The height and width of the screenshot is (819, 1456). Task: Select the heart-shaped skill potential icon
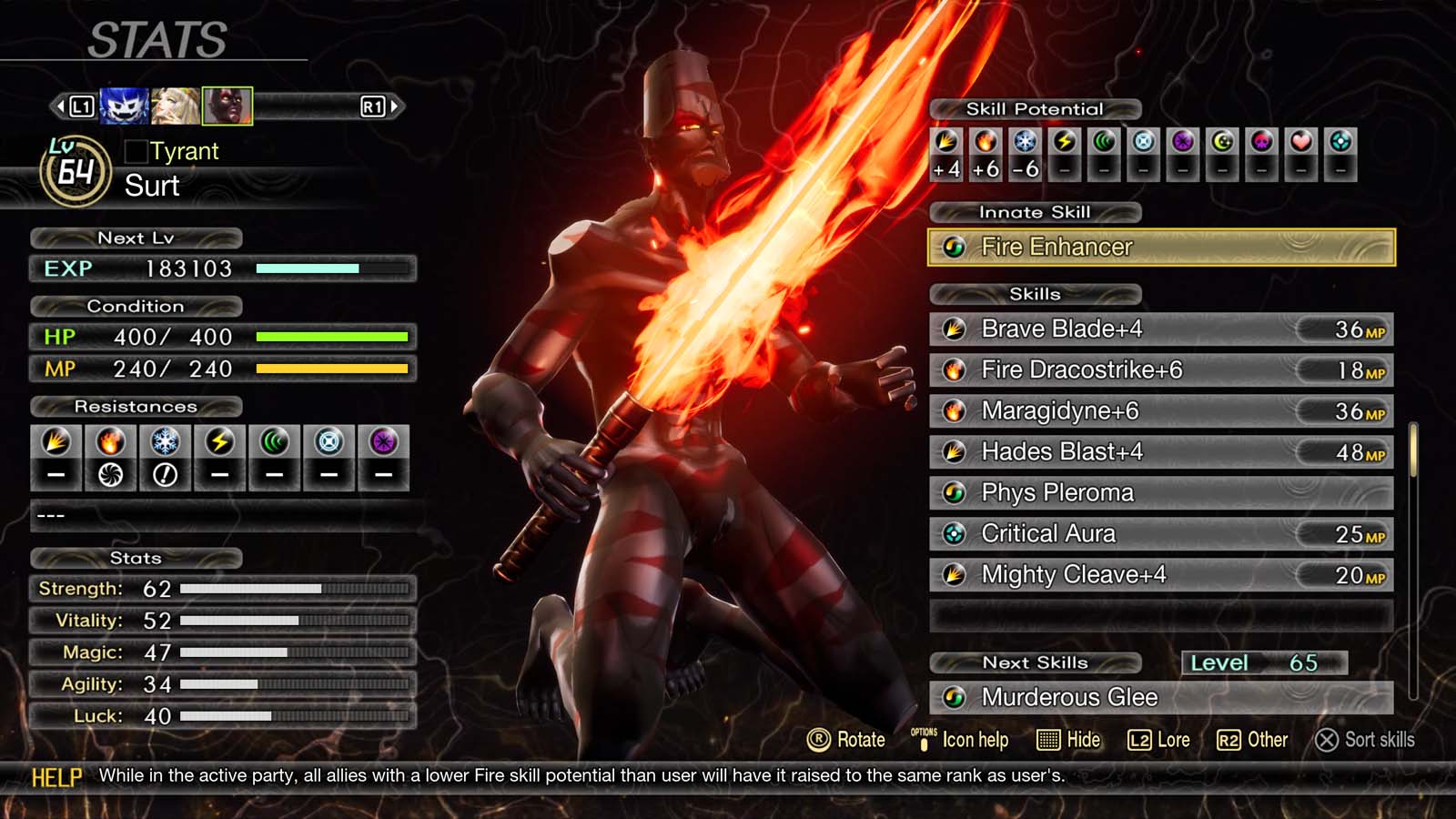click(x=1301, y=142)
